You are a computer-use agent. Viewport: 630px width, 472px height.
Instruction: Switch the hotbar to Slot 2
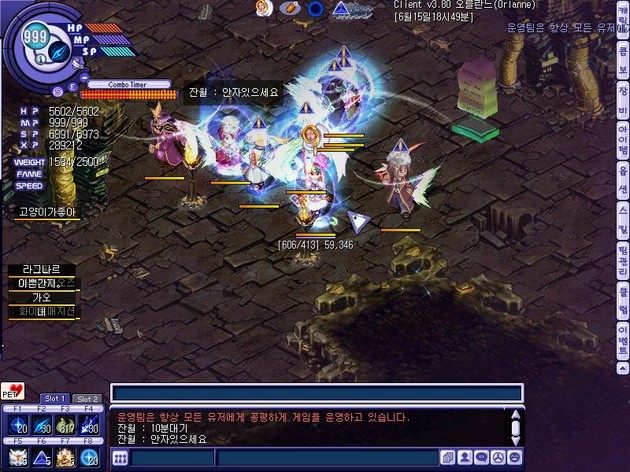[x=88, y=399]
